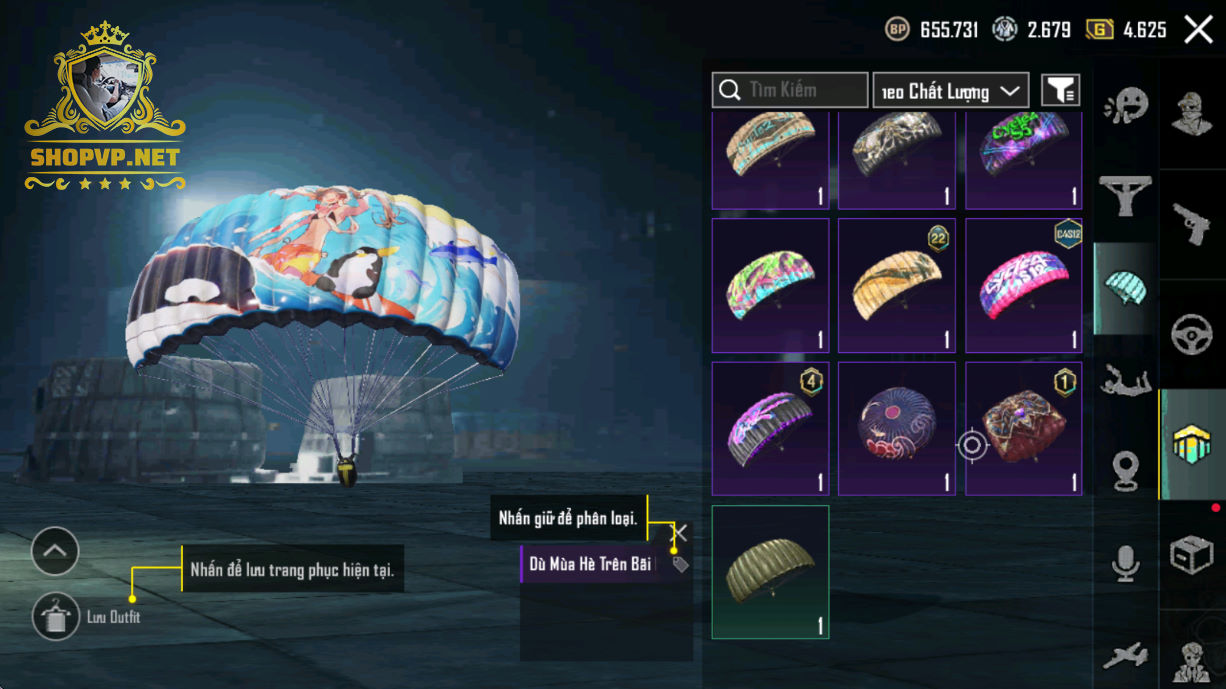This screenshot has height=689, width=1226.
Task: Close the inventory with the top-right X
Action: point(1198,29)
